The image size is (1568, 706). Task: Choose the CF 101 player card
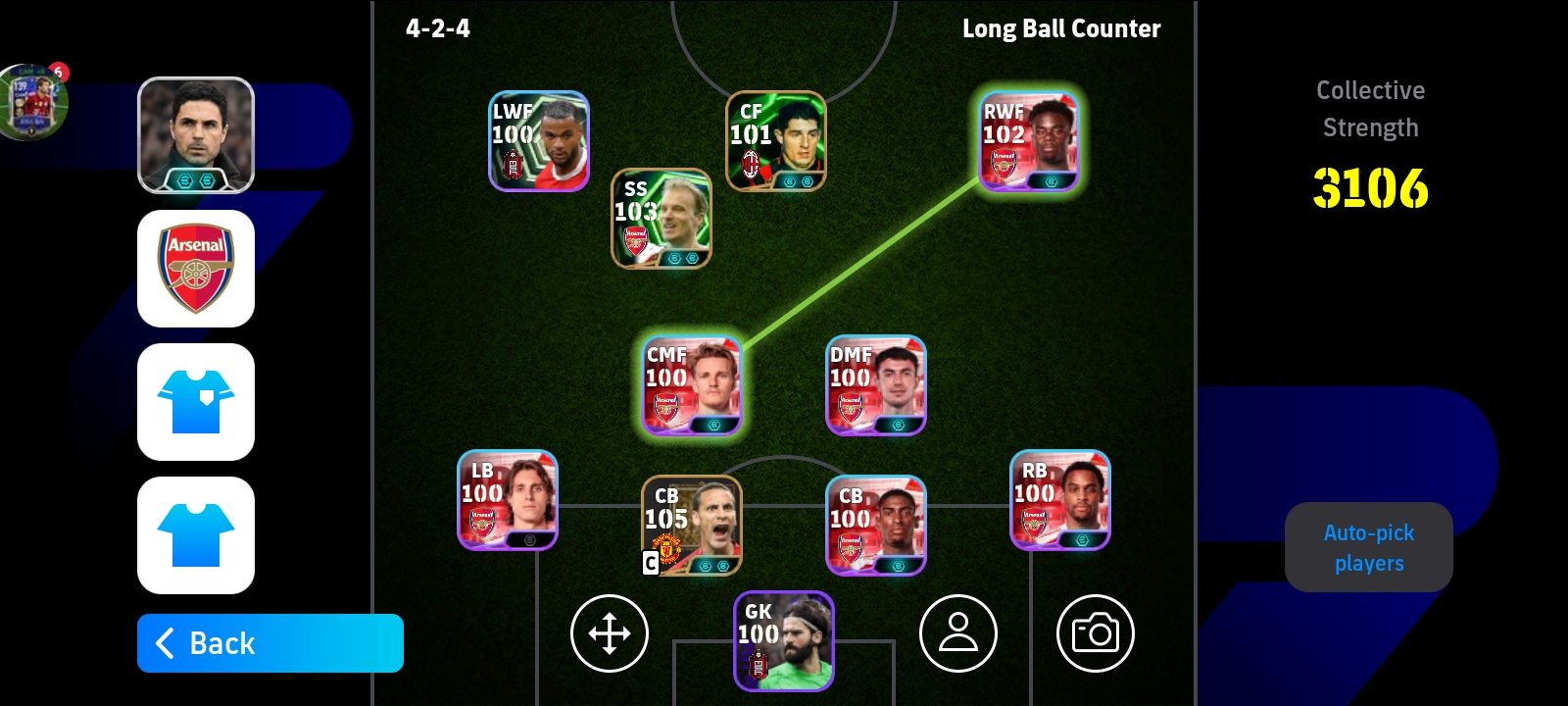[776, 141]
